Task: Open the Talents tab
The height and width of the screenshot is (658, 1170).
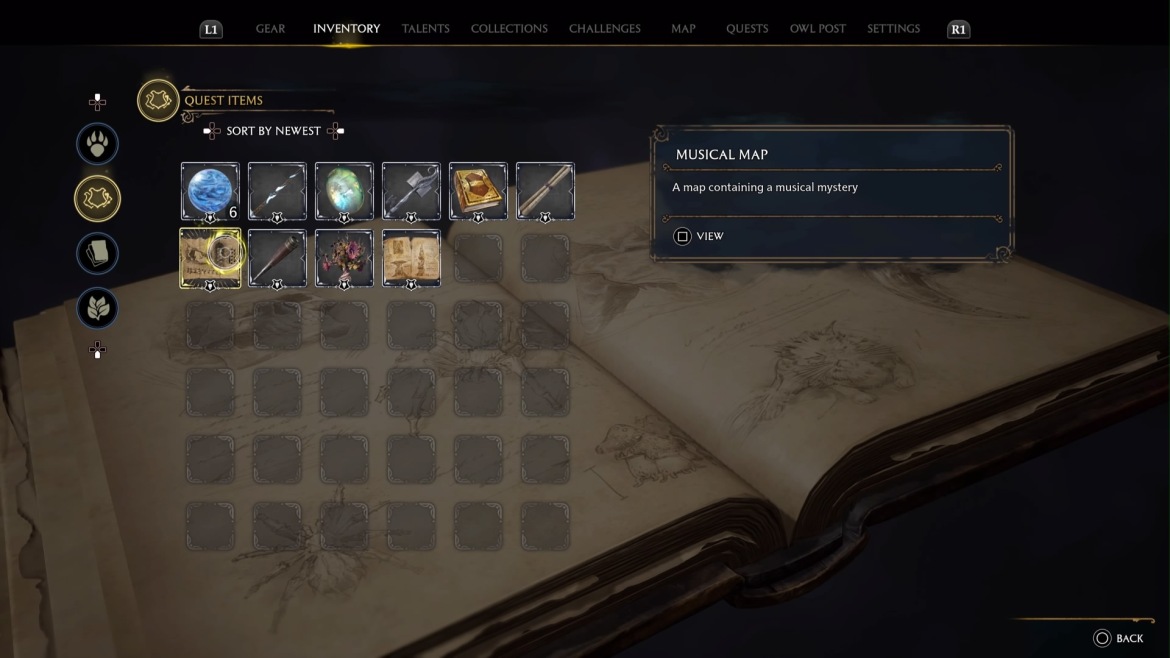Action: 425,29
